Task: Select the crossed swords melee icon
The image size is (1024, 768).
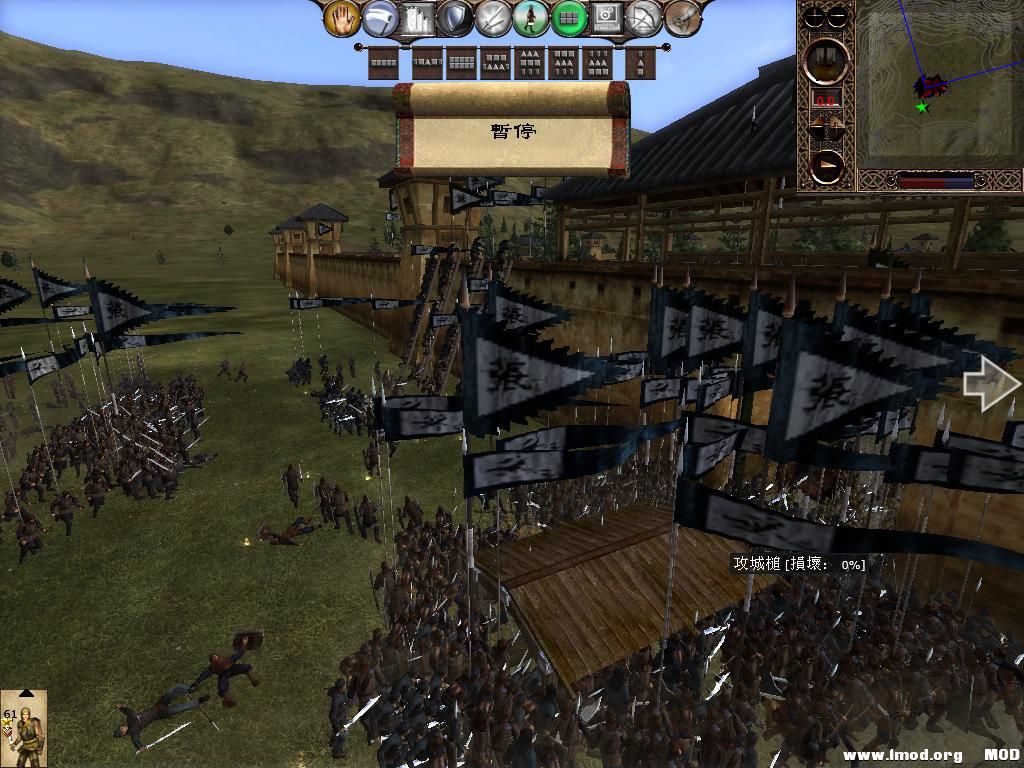Action: pyautogui.click(x=493, y=17)
